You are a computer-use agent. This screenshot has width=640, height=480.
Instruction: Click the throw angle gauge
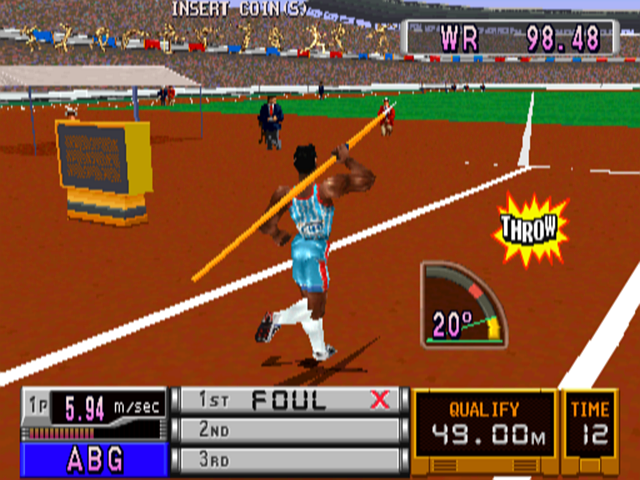pyautogui.click(x=463, y=305)
